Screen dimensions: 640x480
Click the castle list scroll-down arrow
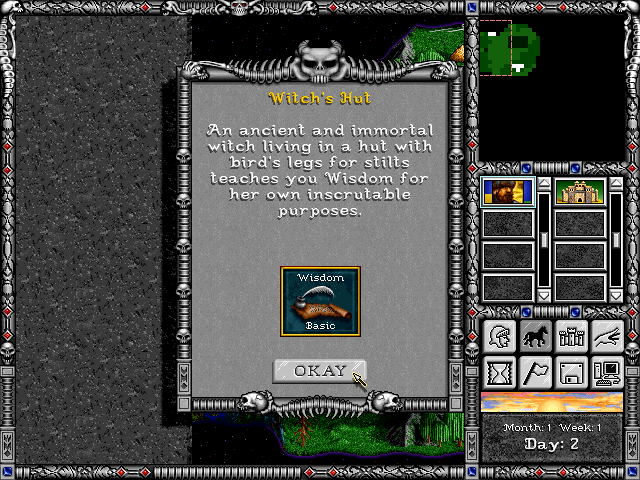[x=616, y=295]
